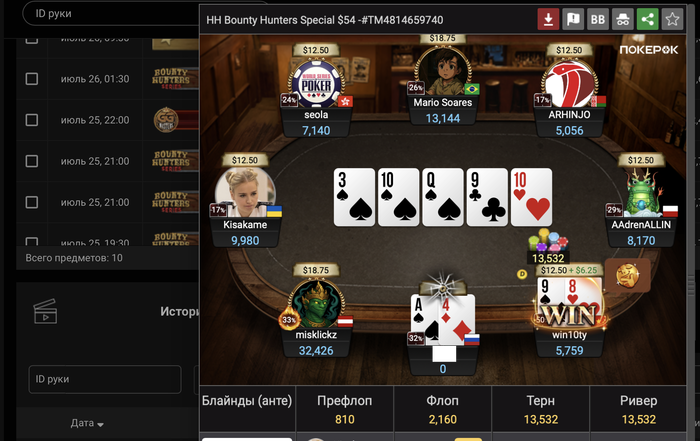
Task: Open player Kisakame's avatar
Action: pyautogui.click(x=242, y=192)
